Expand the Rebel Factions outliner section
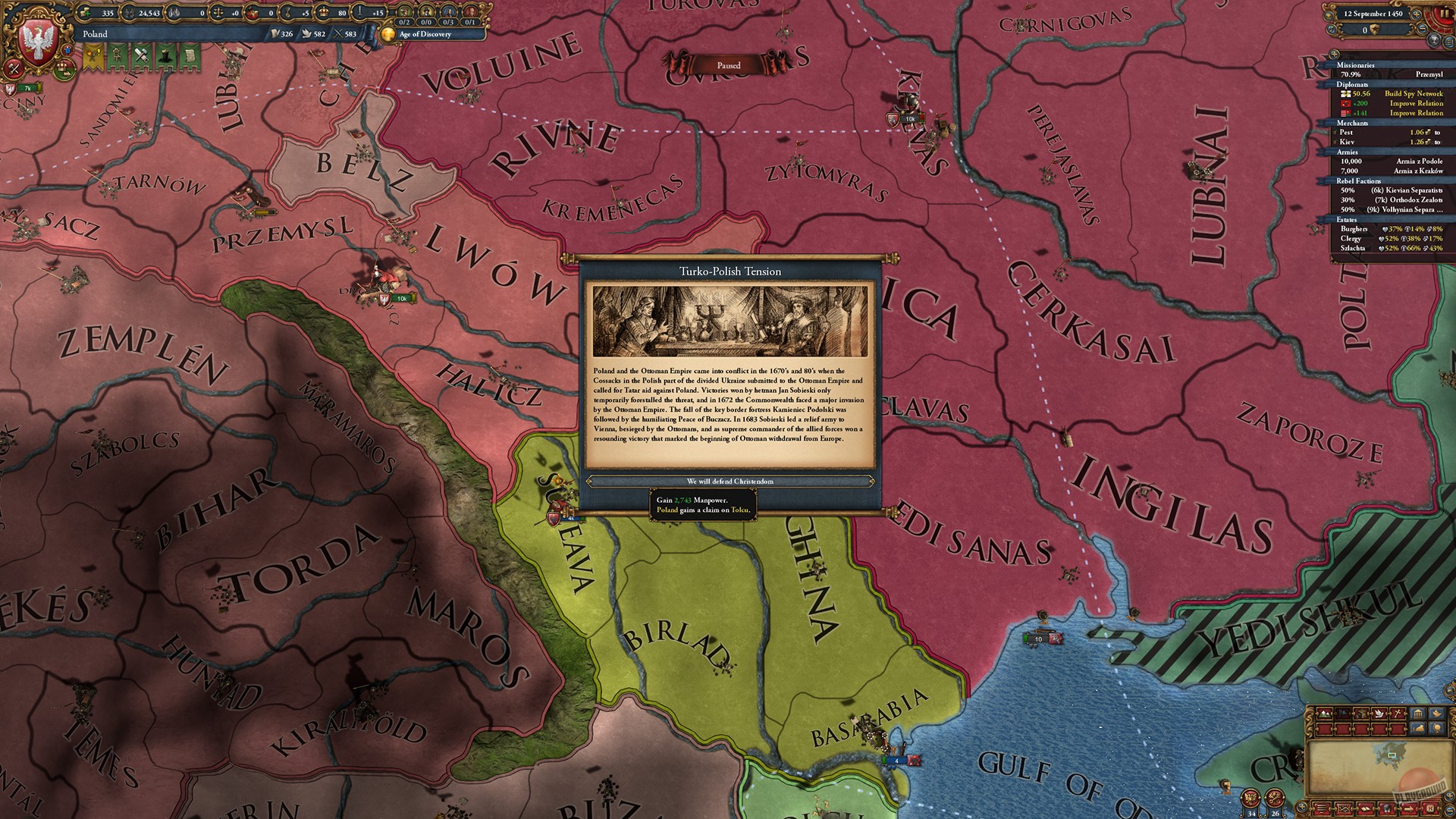Screen dimensions: 1456x819 pyautogui.click(x=1358, y=181)
